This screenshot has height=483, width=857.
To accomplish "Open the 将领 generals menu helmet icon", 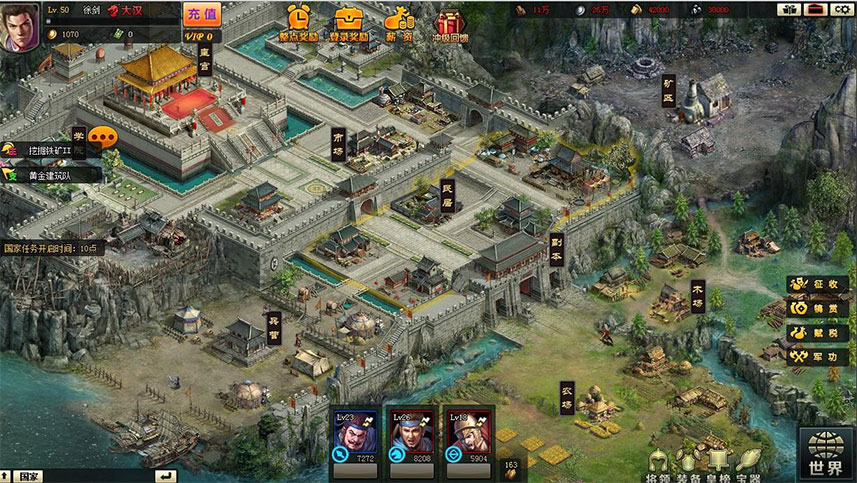I will point(659,462).
